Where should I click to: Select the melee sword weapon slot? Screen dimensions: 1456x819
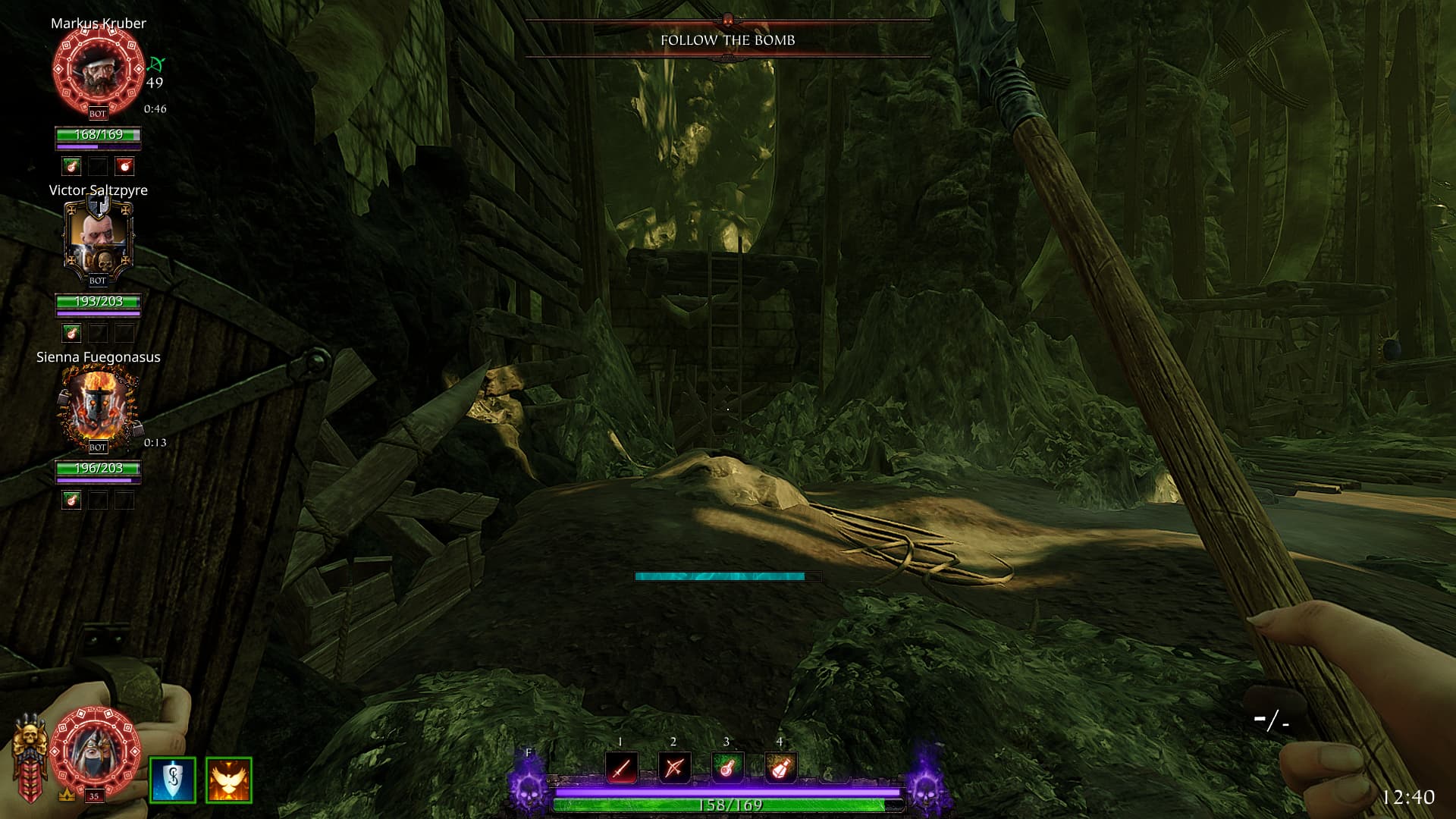(x=621, y=768)
